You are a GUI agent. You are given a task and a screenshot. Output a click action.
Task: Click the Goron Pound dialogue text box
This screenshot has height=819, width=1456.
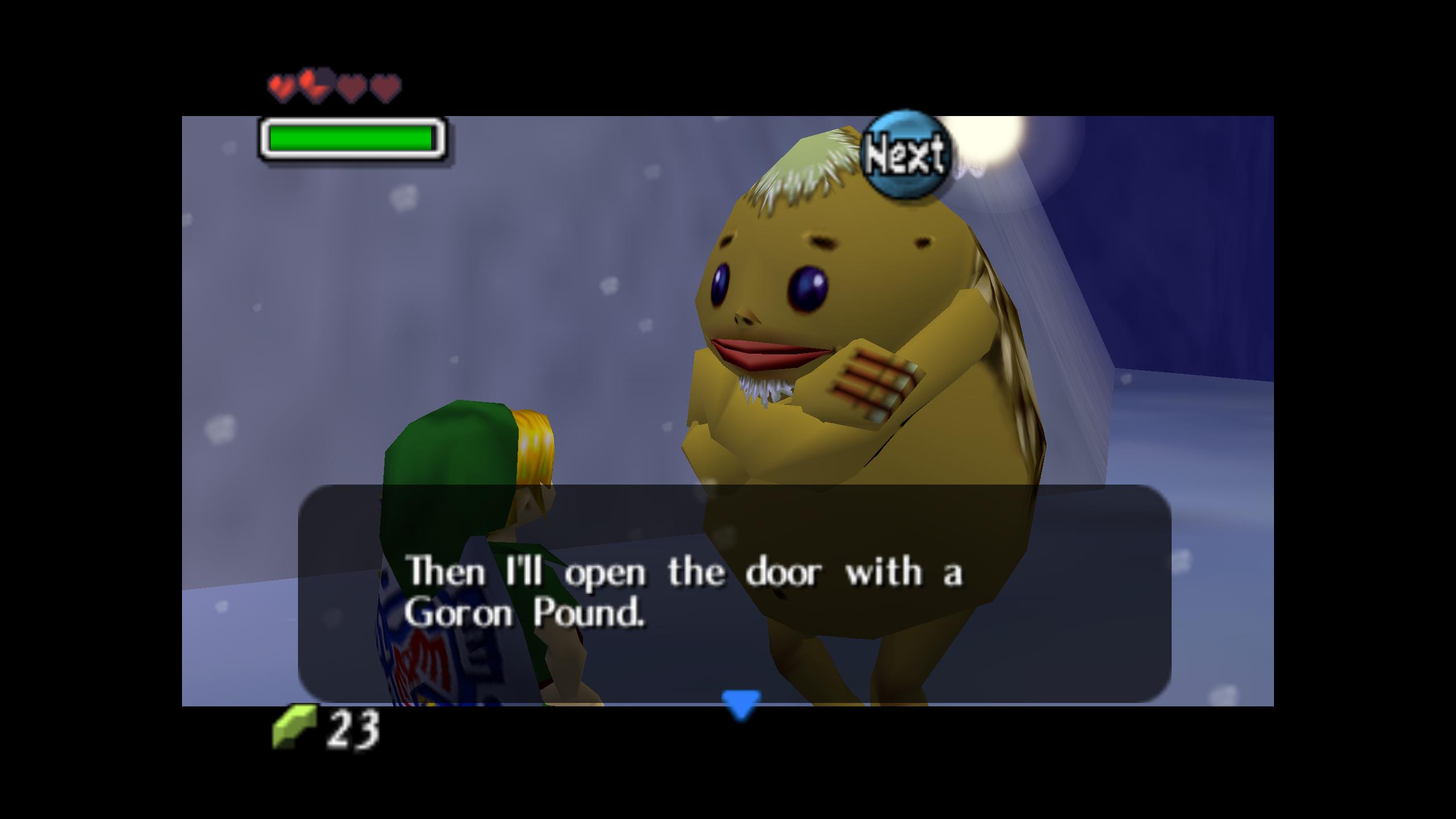pos(734,593)
